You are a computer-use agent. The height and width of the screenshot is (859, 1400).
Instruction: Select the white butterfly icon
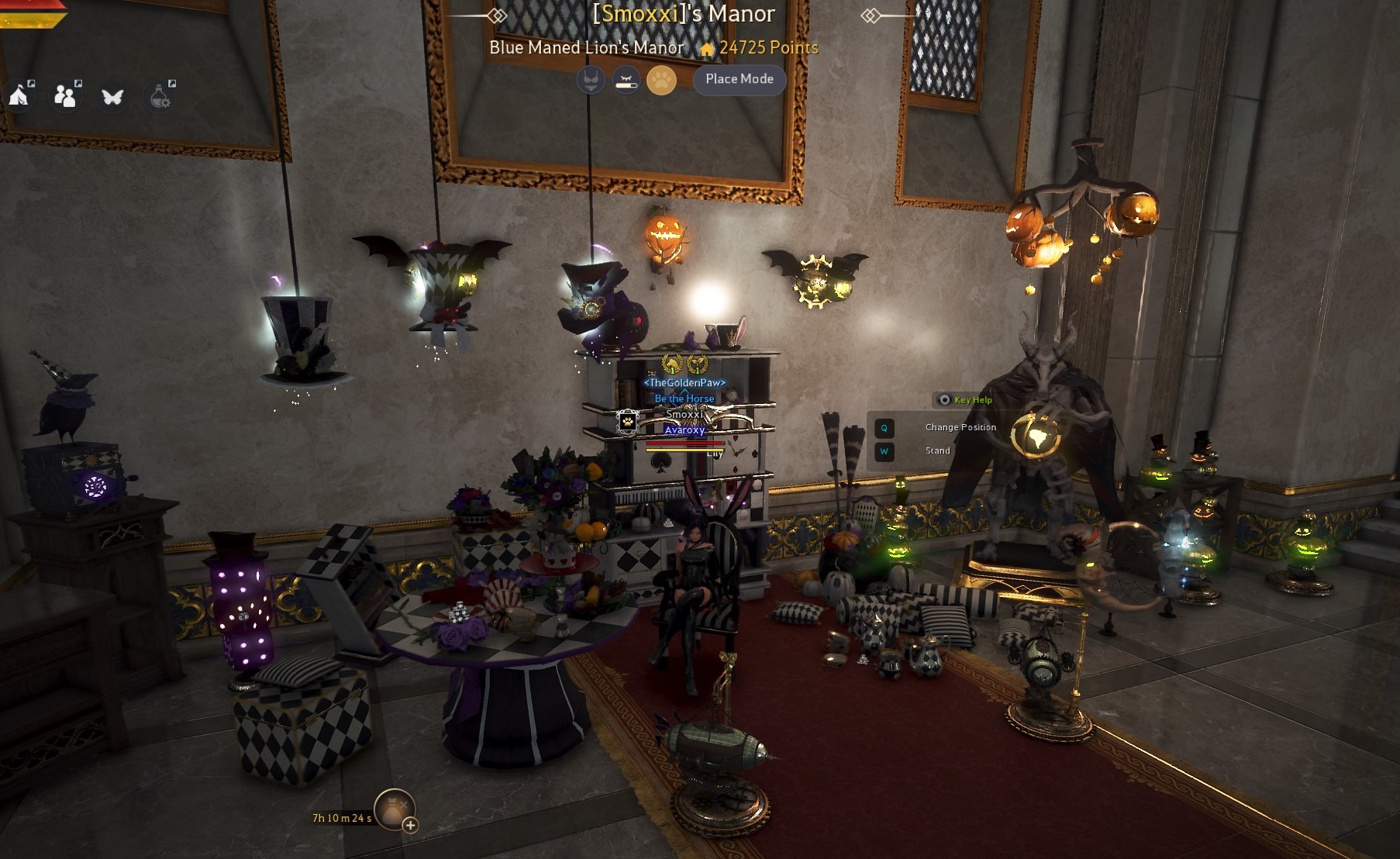coord(112,97)
